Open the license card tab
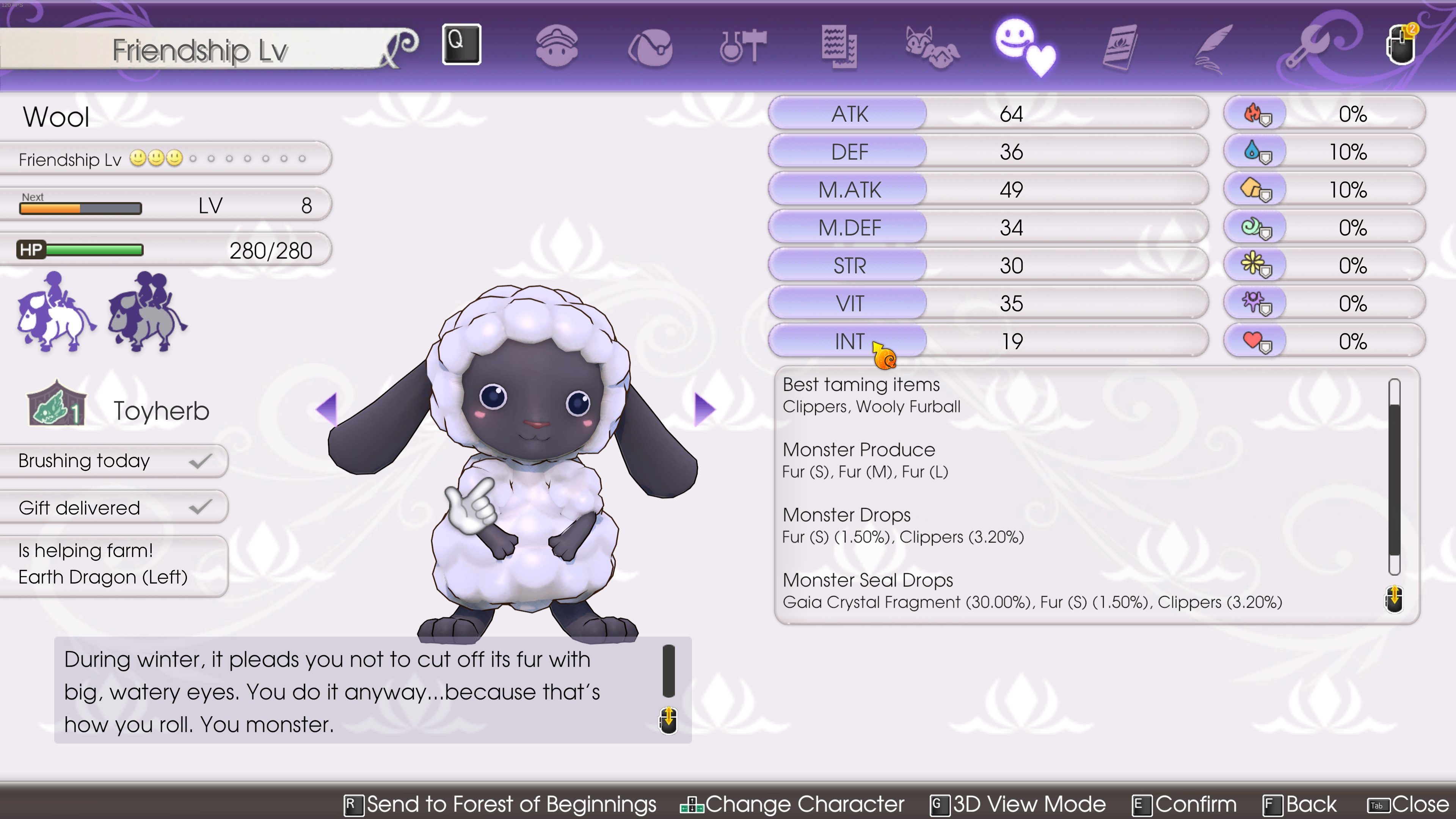 1120,47
